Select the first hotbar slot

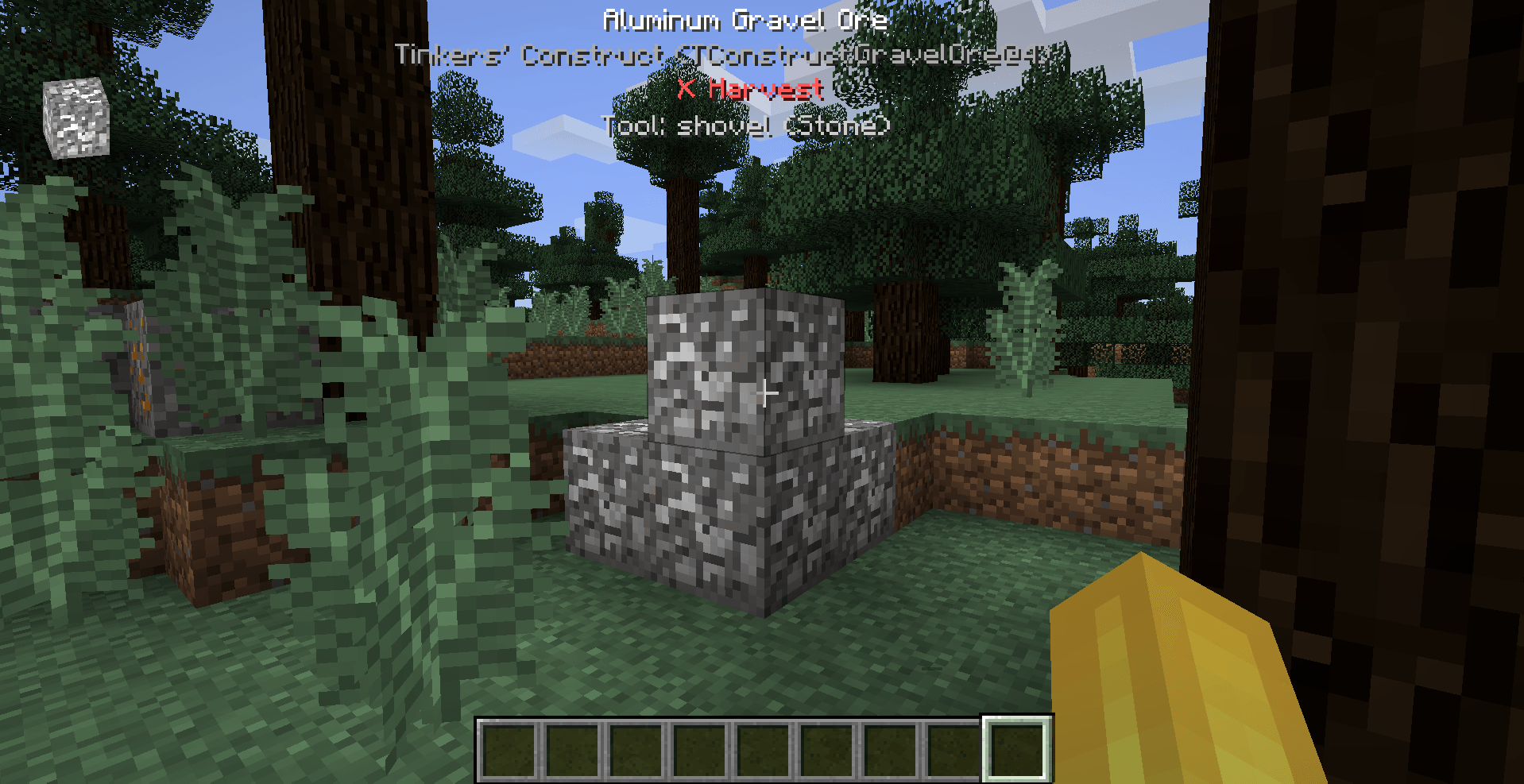pyautogui.click(x=509, y=750)
